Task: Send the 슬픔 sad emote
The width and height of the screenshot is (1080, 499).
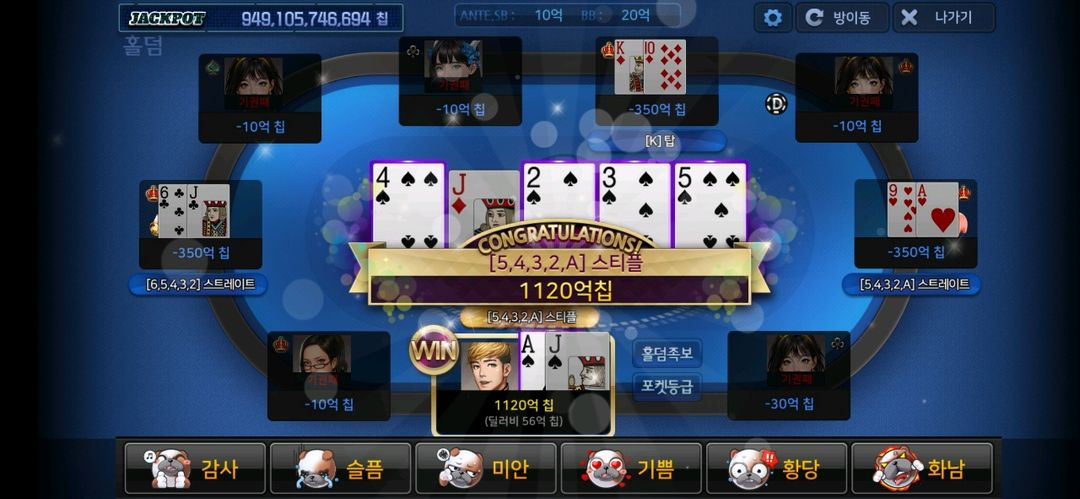Action: coord(341,468)
